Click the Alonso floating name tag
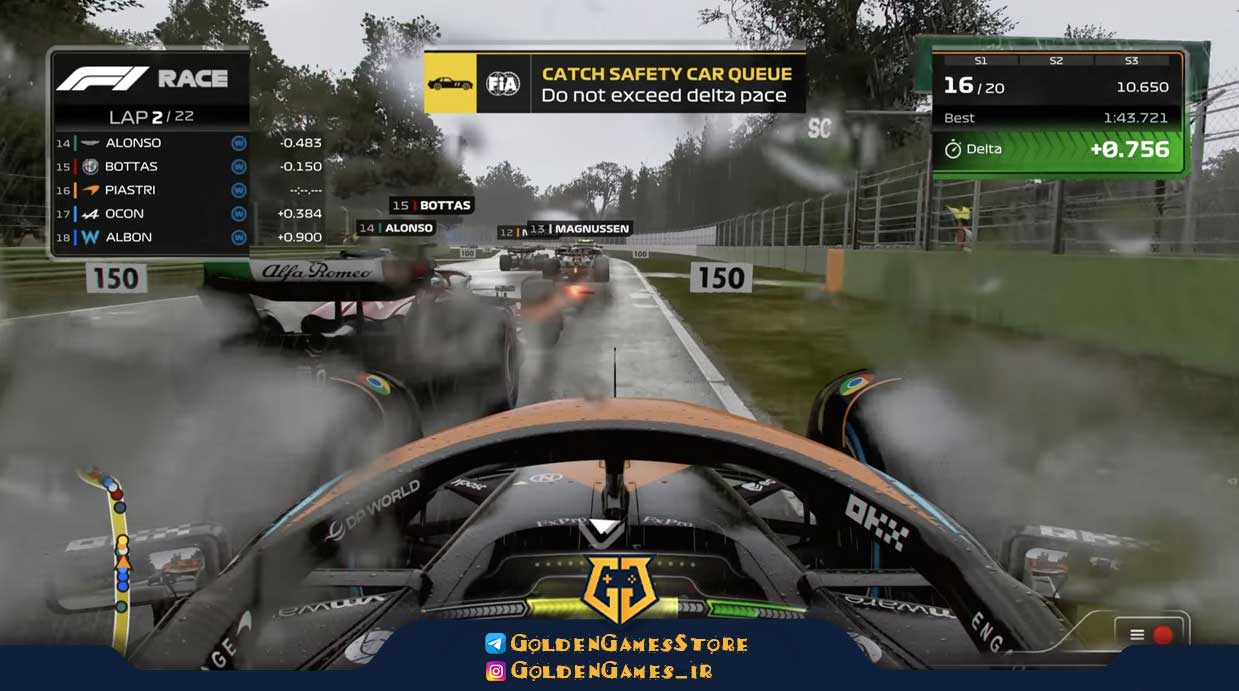This screenshot has height=691, width=1239. coord(396,228)
